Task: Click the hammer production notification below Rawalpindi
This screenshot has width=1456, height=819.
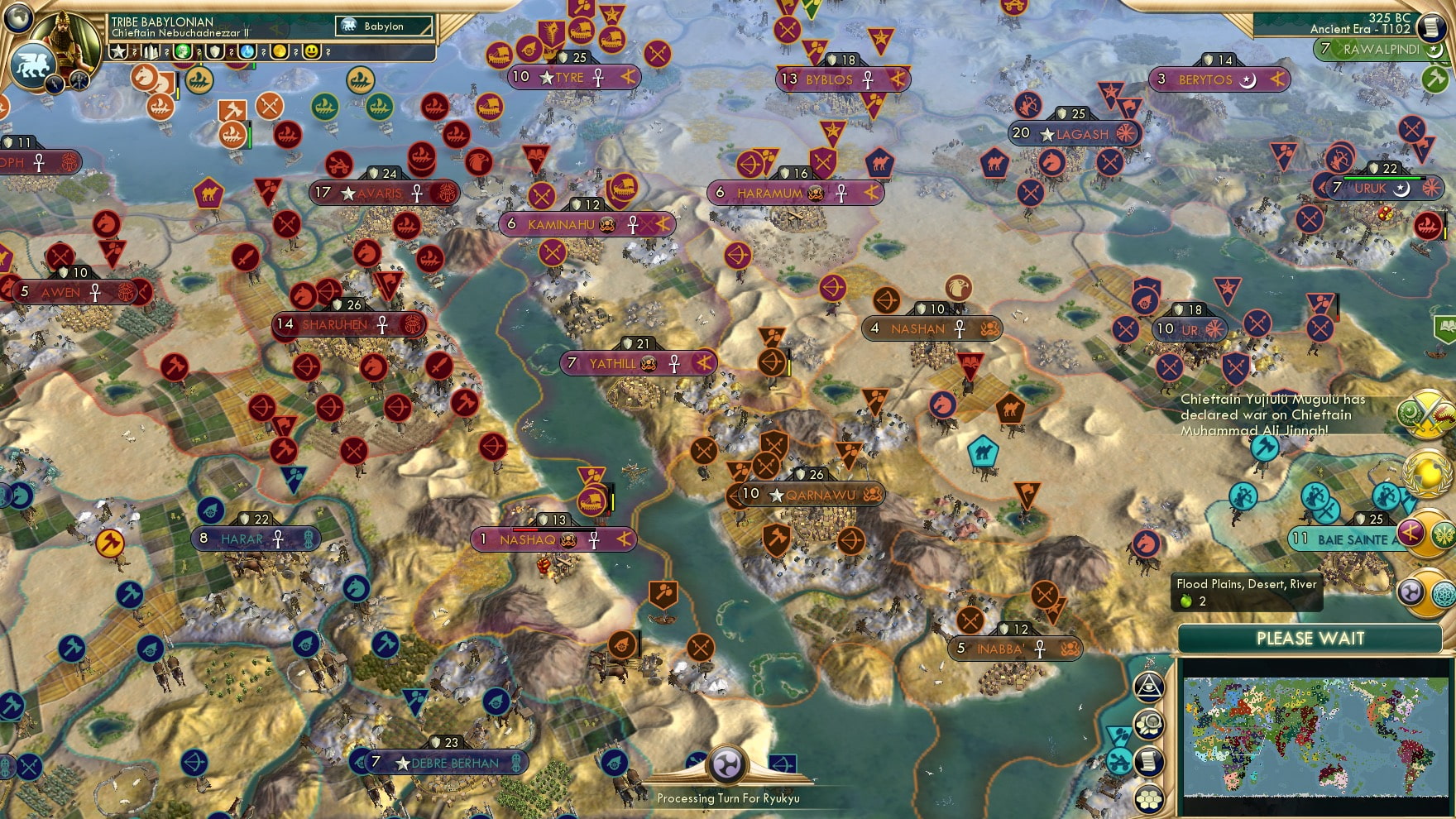Action: coord(1436,79)
